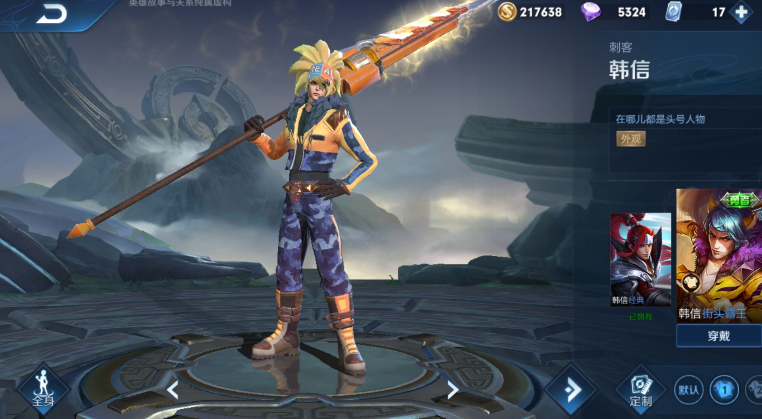Viewport: 762px width, 419px height.
Task: Choose the 街头霸王 skin card
Action: click(x=719, y=256)
